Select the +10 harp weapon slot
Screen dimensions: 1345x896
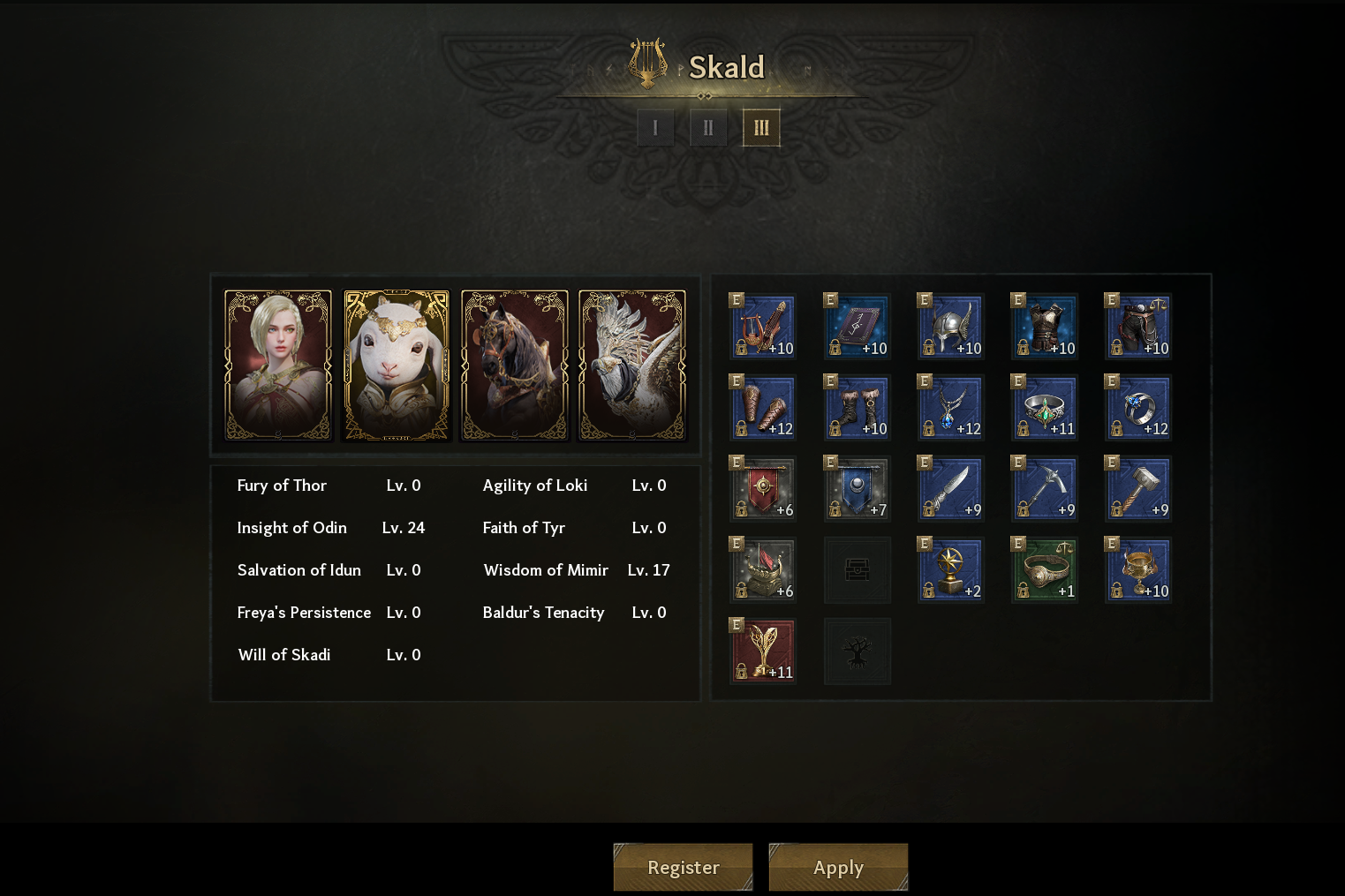(763, 327)
